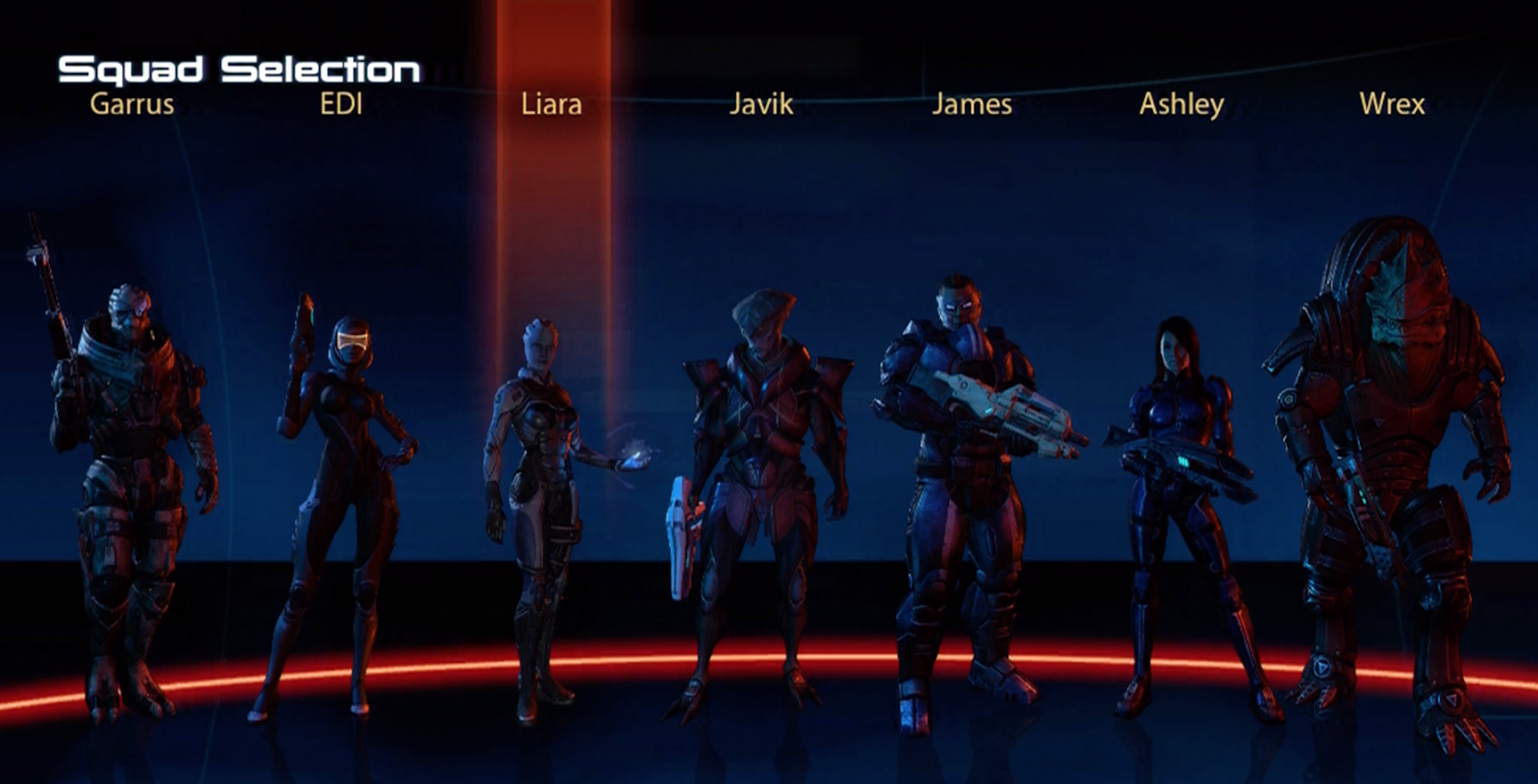Click the Squad Selection title
The height and width of the screenshot is (784, 1538).
point(237,67)
